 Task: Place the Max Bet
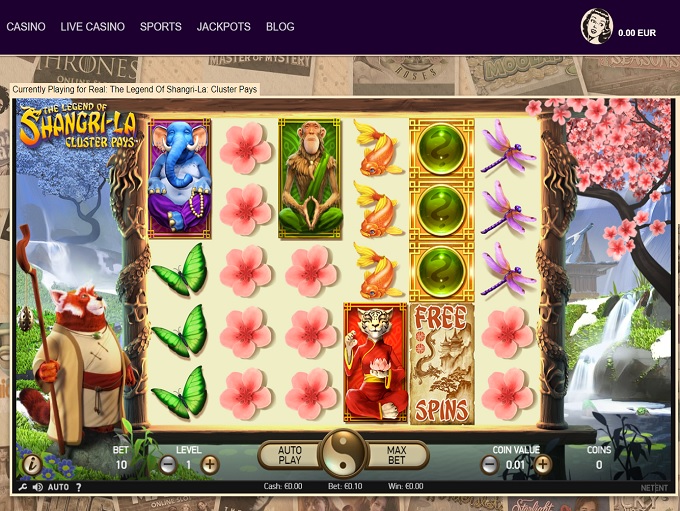[397, 456]
